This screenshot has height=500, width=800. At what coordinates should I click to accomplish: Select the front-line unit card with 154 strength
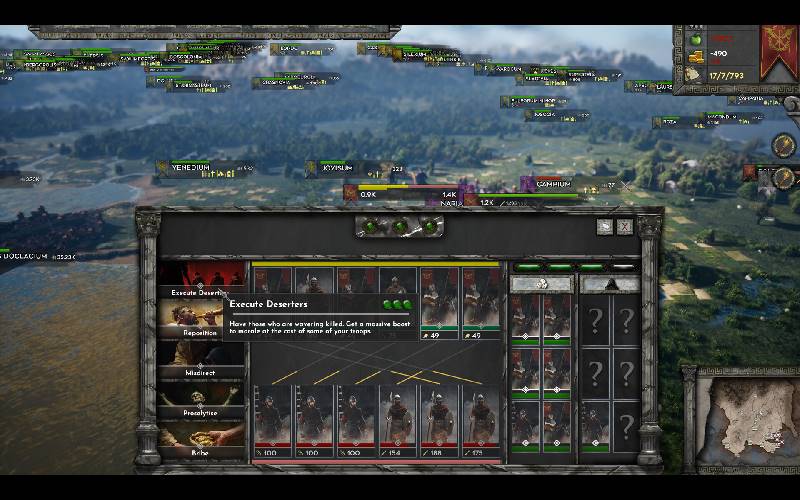pyautogui.click(x=397, y=420)
